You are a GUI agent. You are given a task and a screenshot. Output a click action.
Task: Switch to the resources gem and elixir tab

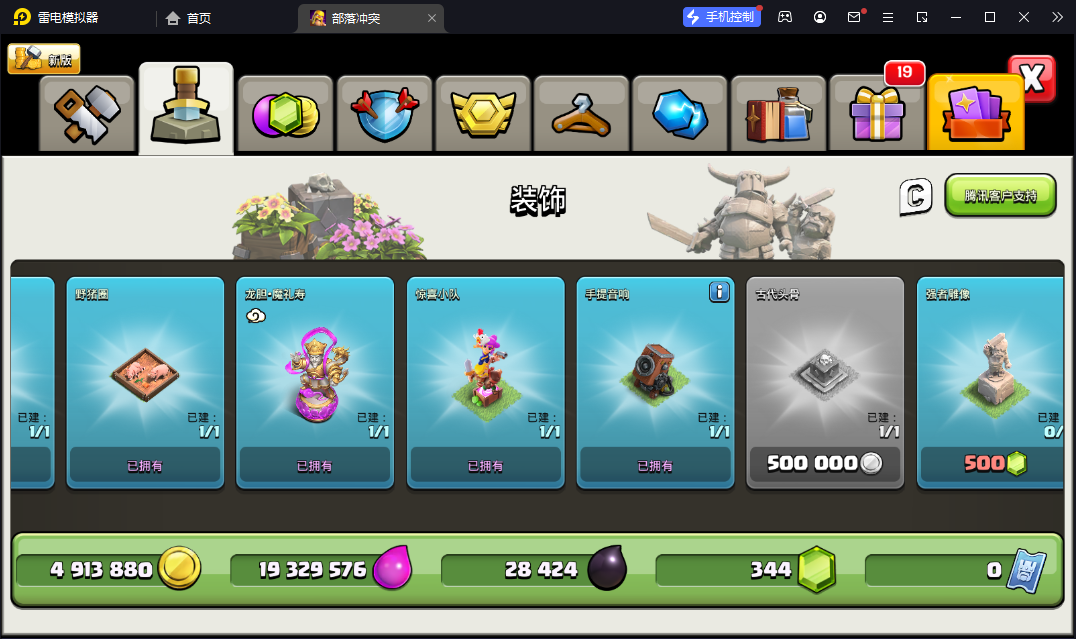pos(284,114)
